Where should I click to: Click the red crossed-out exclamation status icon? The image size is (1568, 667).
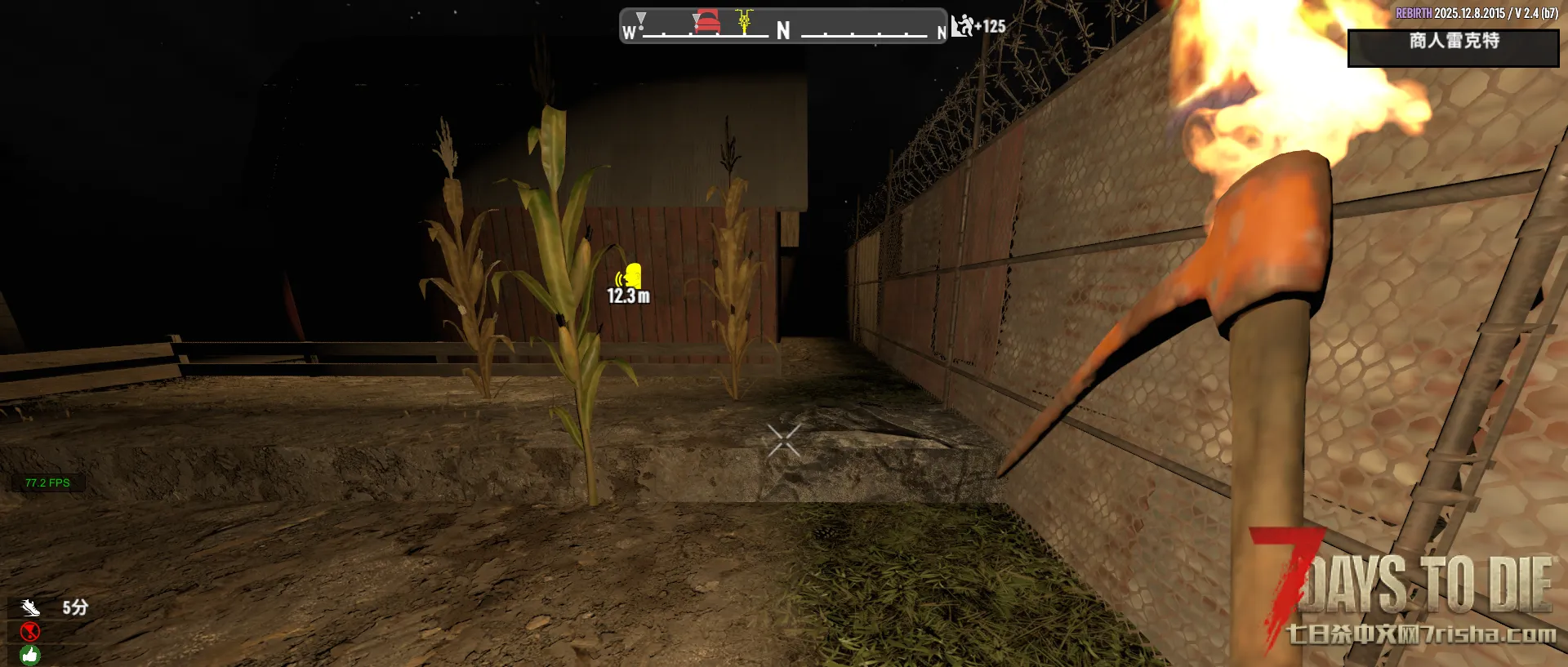point(30,631)
